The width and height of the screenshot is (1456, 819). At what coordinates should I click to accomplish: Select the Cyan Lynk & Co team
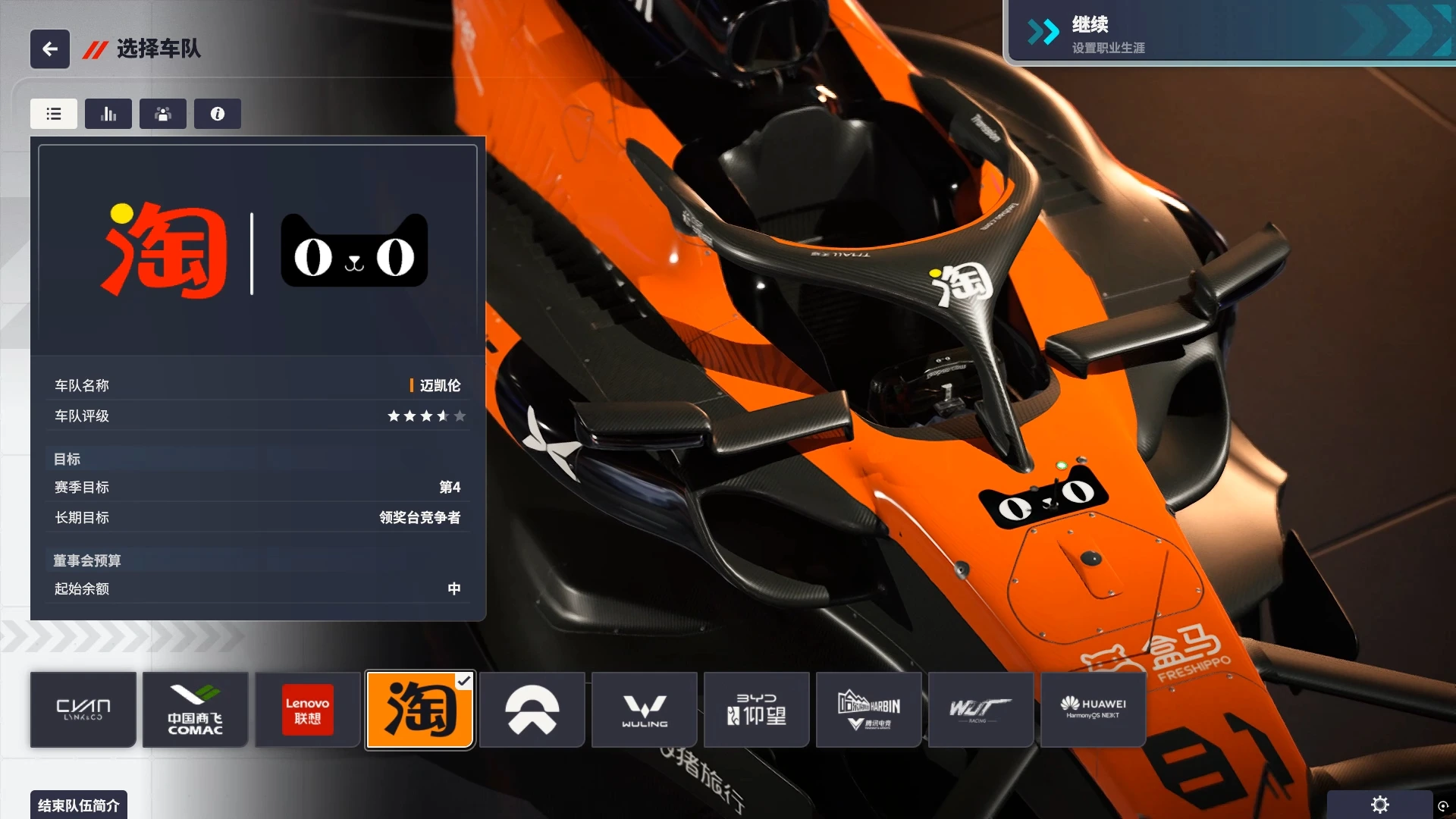[x=83, y=710]
